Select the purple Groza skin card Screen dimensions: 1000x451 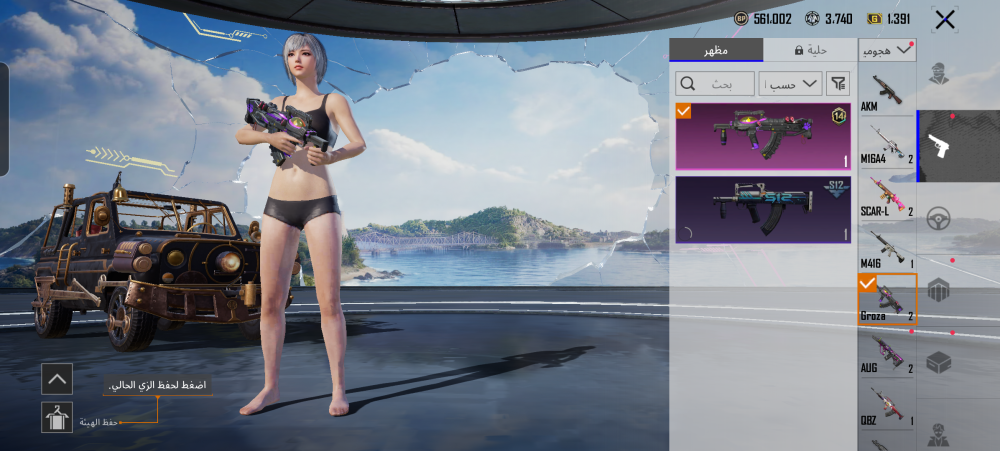(763, 136)
